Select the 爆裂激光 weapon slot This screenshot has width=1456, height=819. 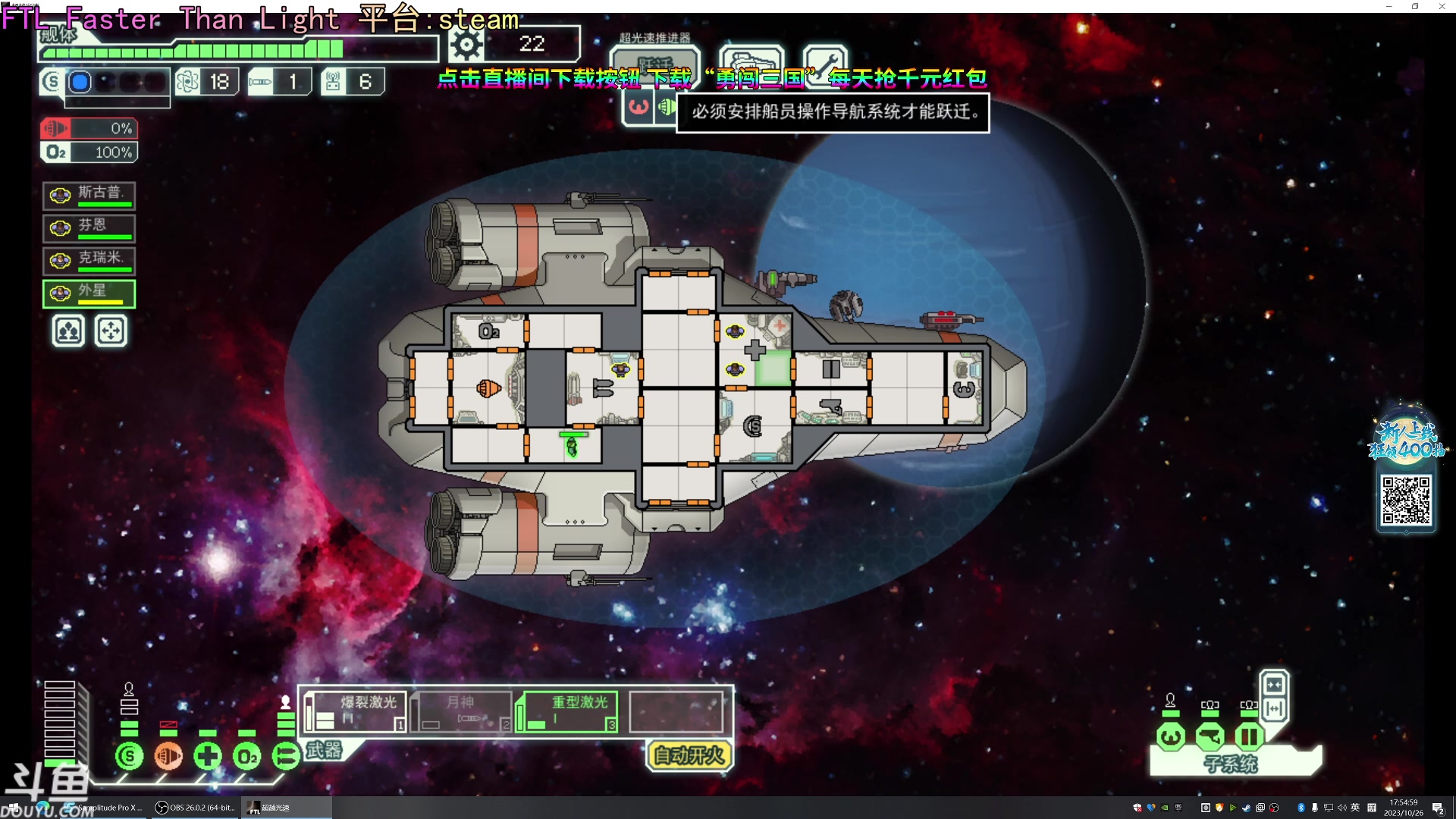tap(355, 711)
